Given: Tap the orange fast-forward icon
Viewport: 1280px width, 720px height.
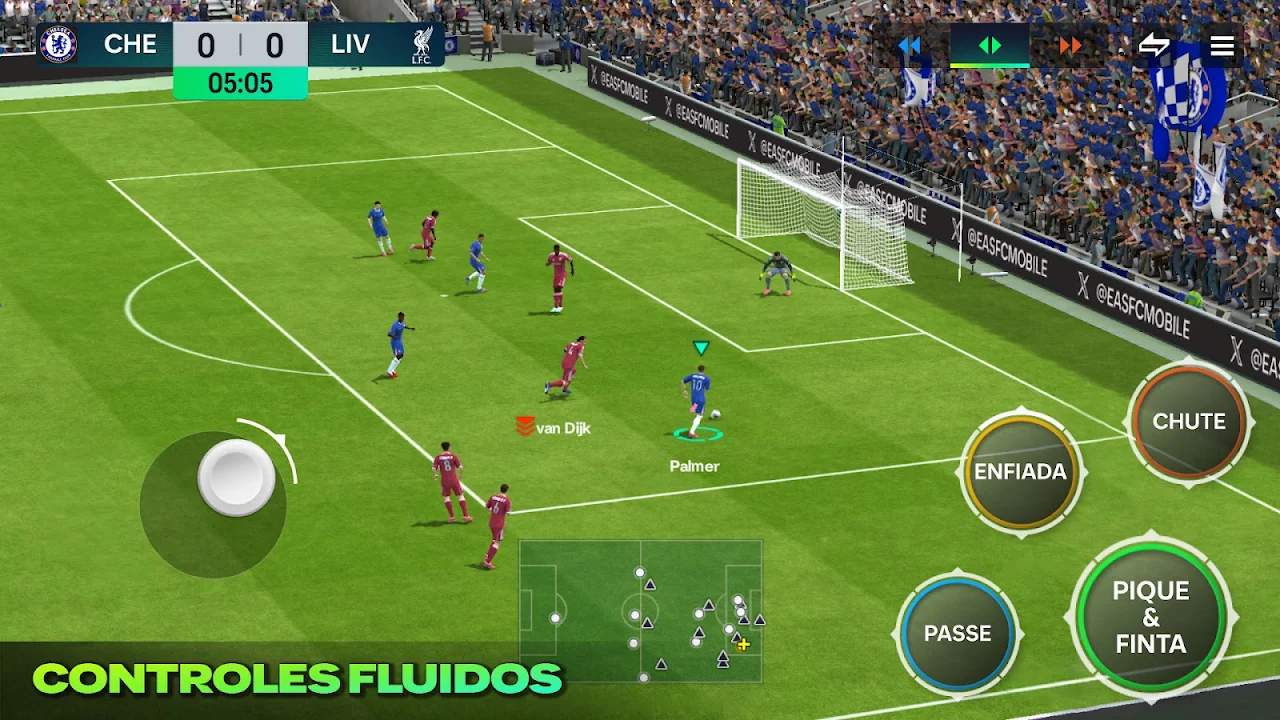Looking at the screenshot, I should tap(1070, 44).
